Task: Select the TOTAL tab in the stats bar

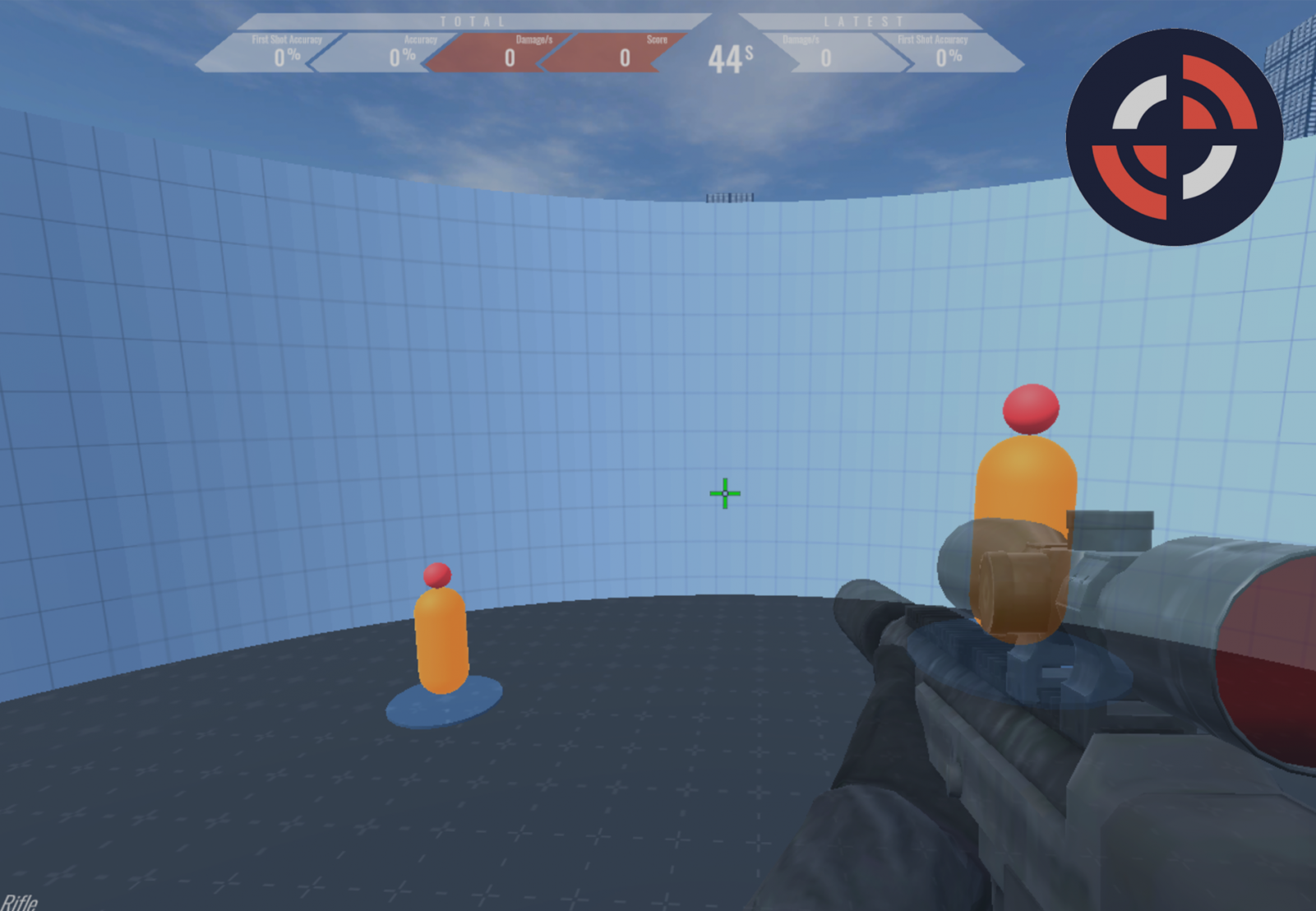Action: pos(473,21)
